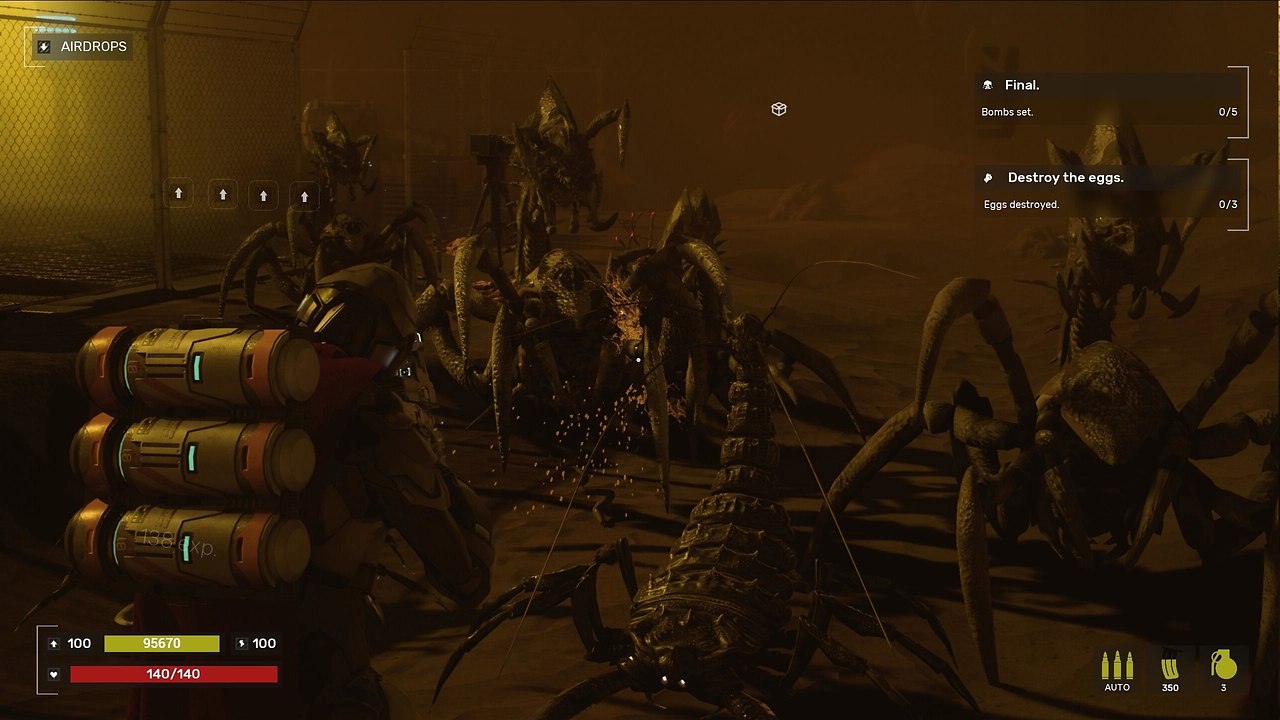Select the ammo magazine icon
This screenshot has height=720, width=1280.
point(1169,667)
